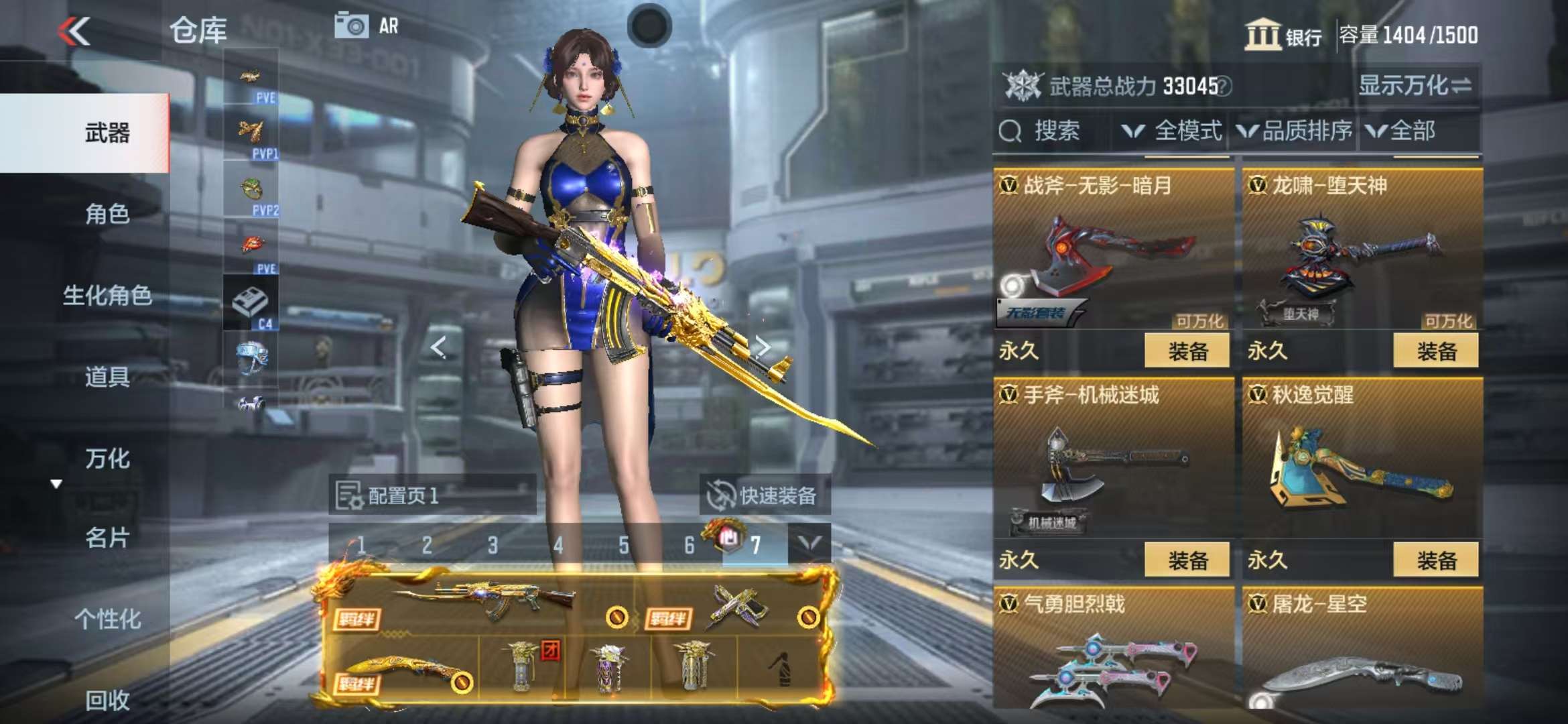Go back using the double-arrow button
Viewport: 1568px width, 724px height.
[x=74, y=31]
